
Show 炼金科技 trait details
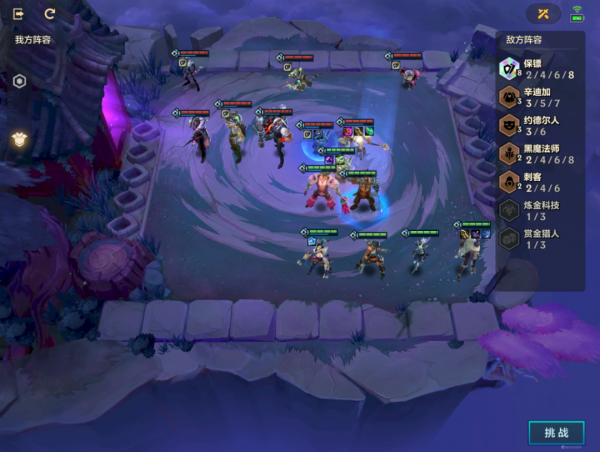coord(538,209)
